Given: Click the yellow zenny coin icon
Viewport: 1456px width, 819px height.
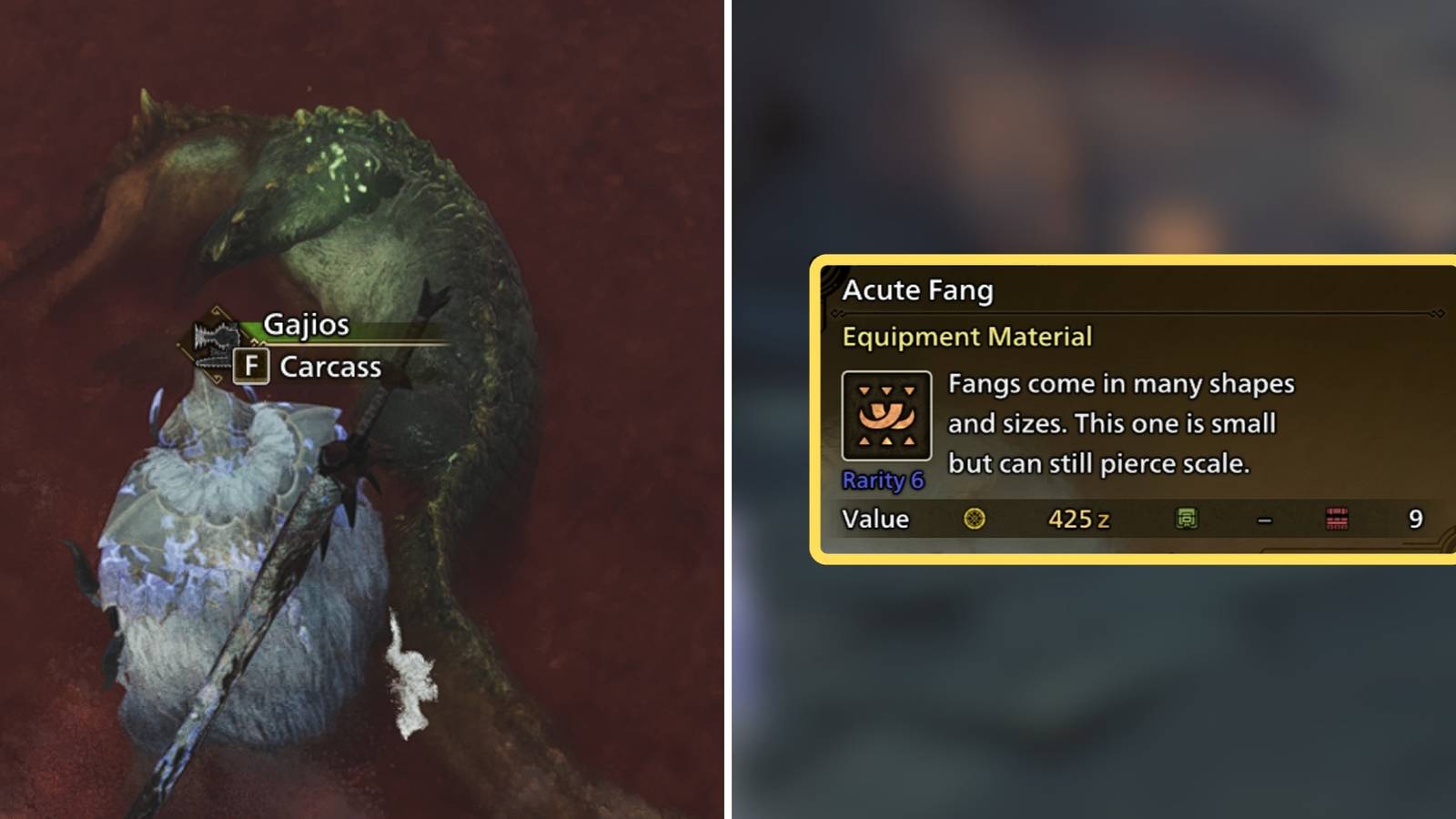Looking at the screenshot, I should (976, 519).
